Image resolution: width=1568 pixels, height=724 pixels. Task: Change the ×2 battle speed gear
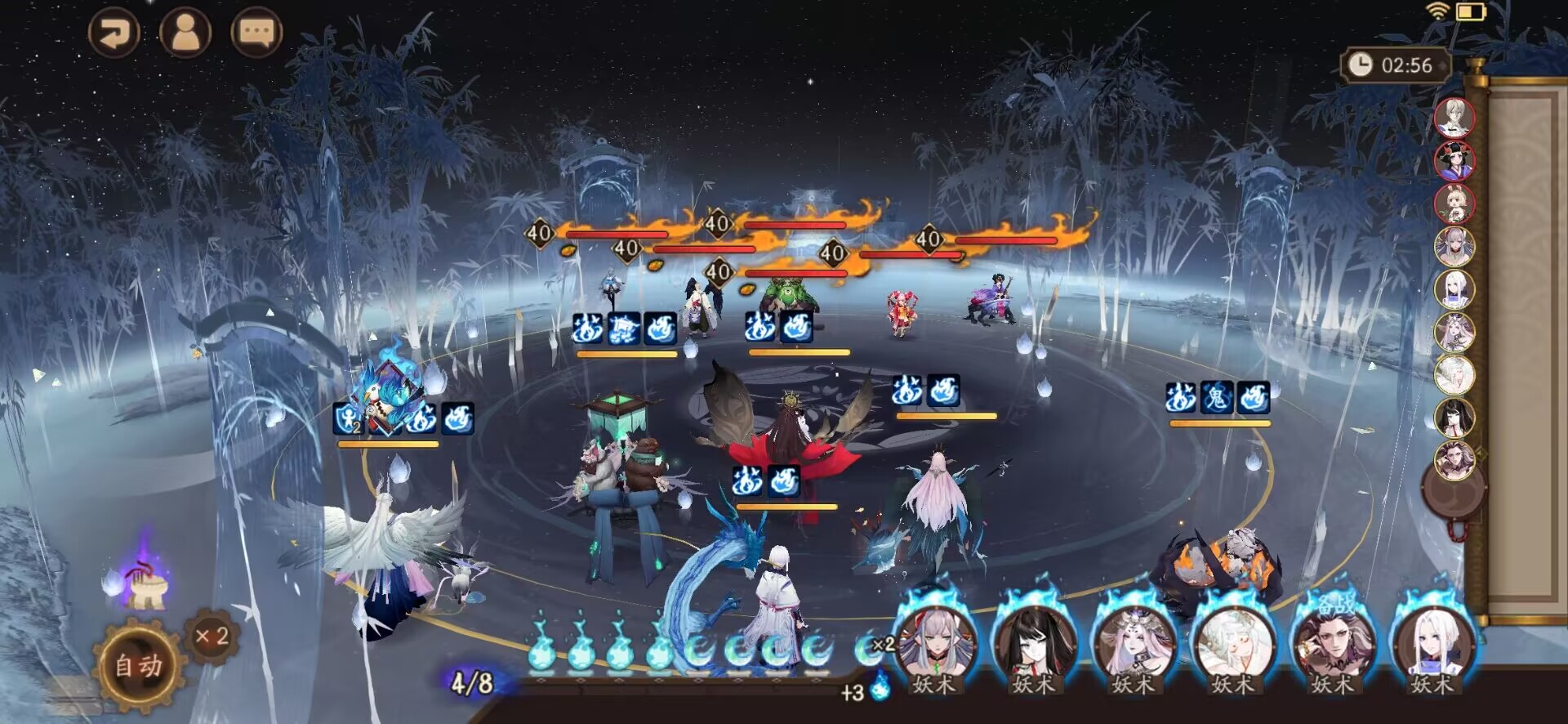[212, 637]
